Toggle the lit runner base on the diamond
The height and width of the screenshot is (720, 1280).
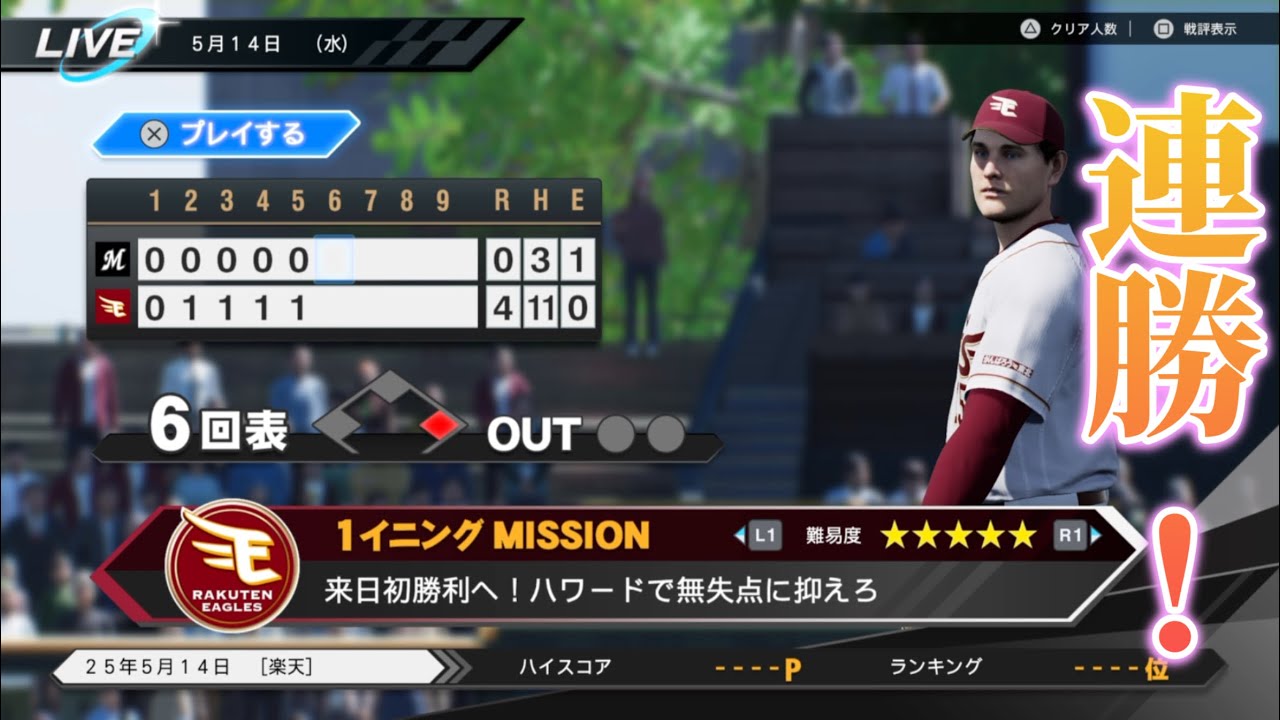coord(440,425)
